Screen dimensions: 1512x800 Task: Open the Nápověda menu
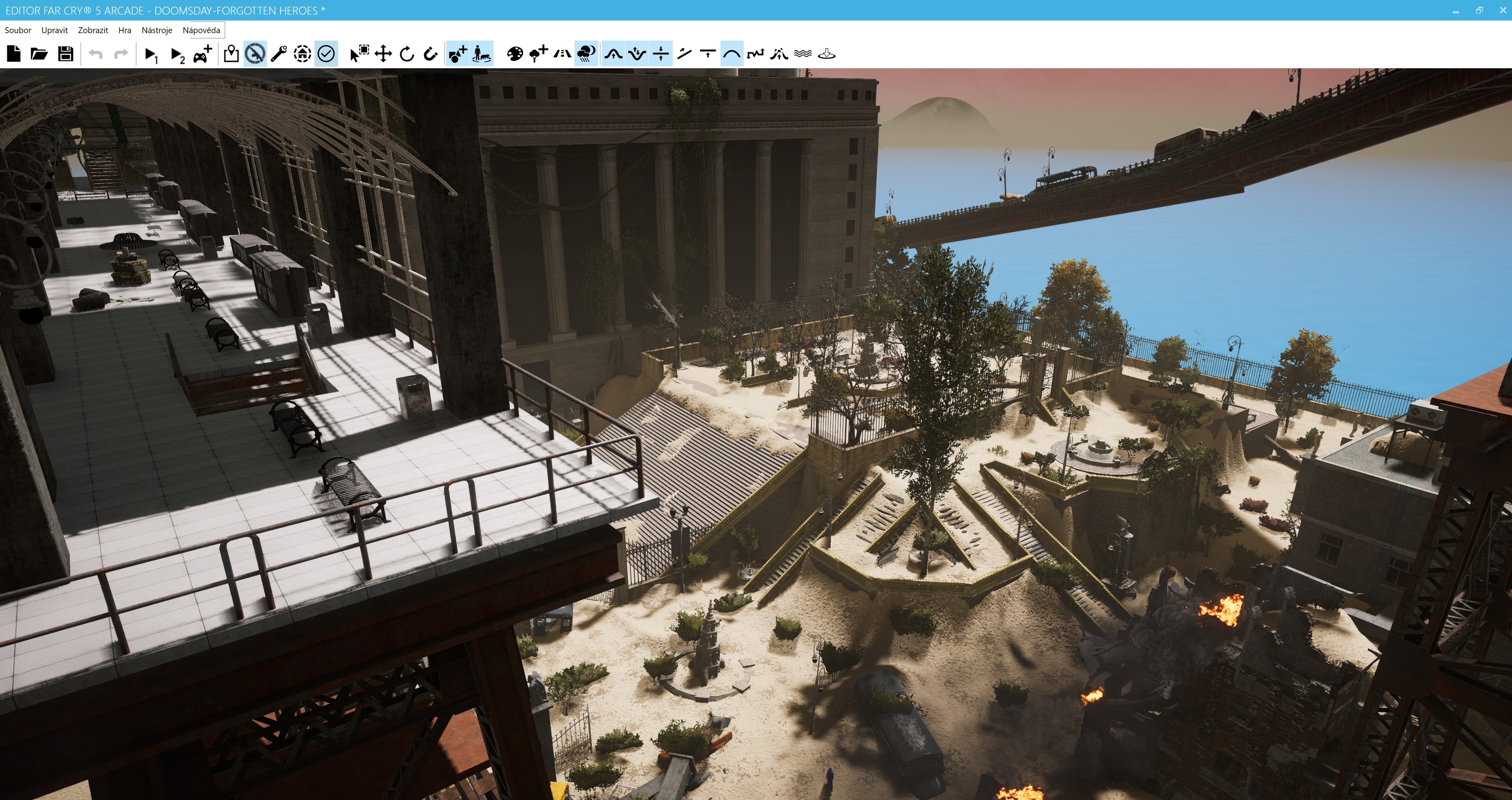coord(201,30)
